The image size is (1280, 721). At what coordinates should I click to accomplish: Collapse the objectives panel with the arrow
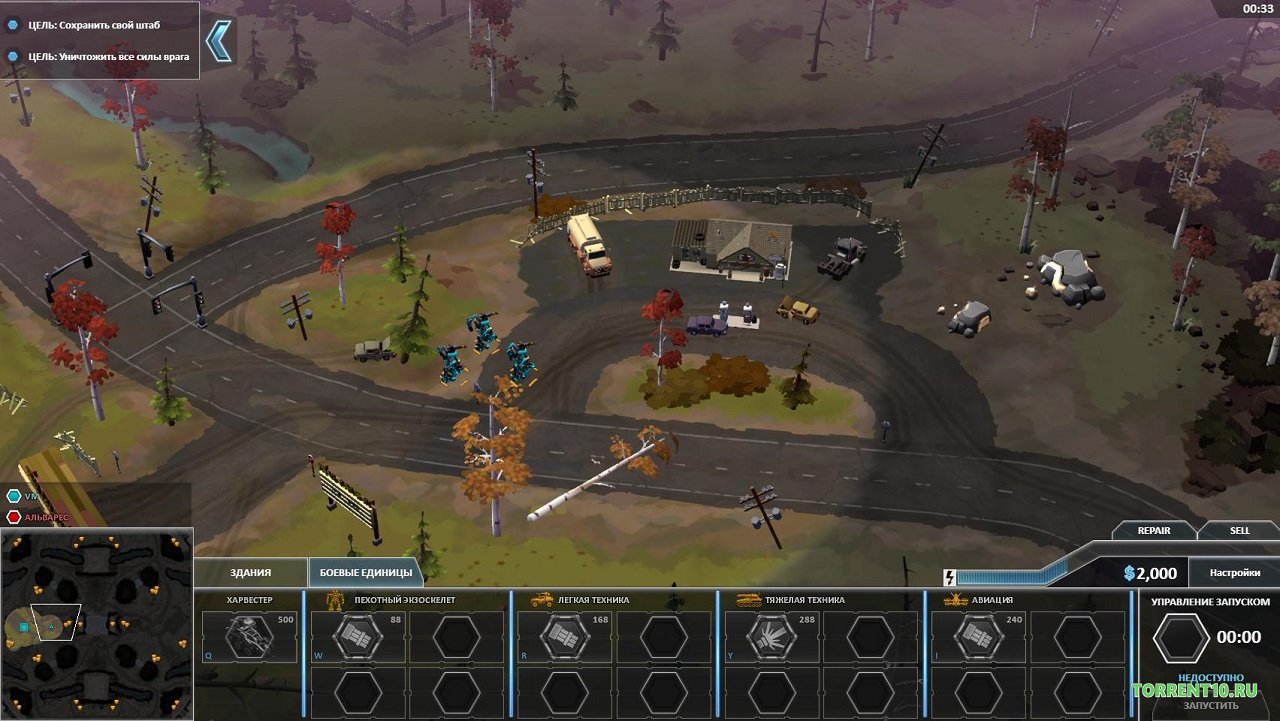click(x=218, y=41)
